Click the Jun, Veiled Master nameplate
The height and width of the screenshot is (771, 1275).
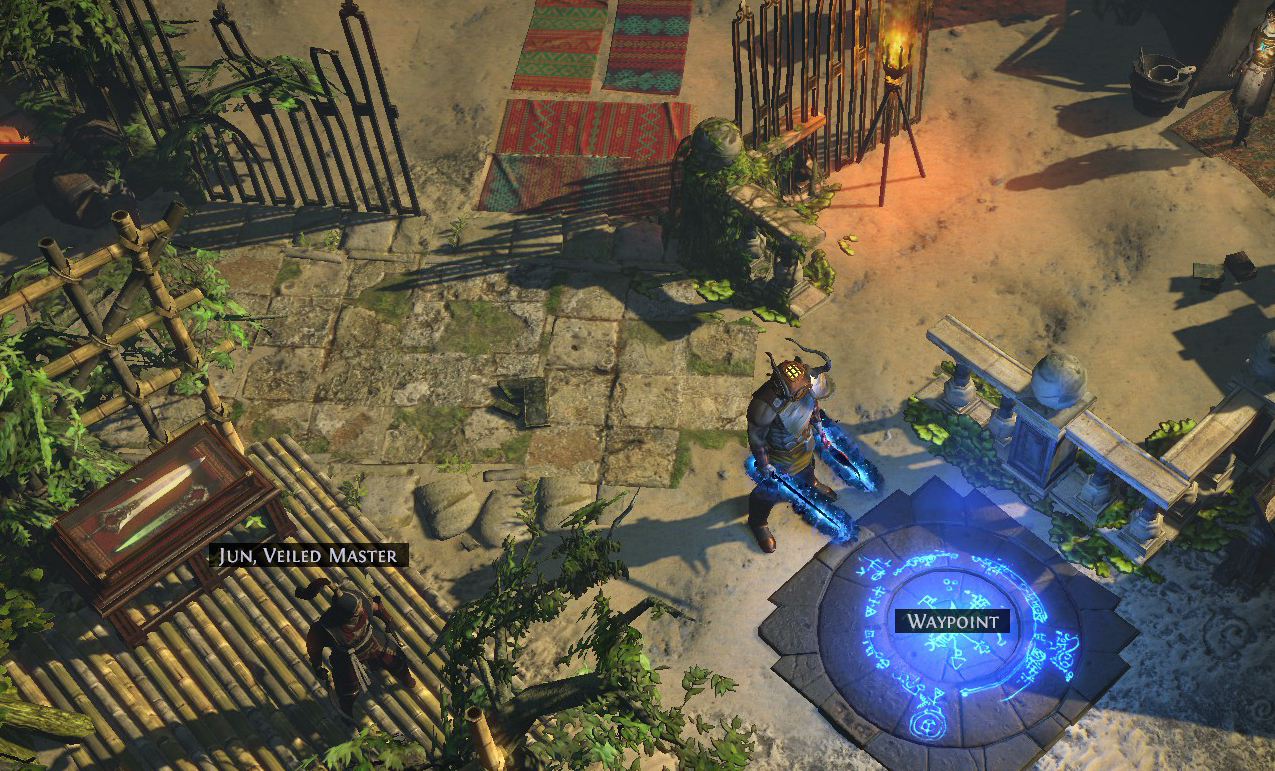(x=308, y=555)
